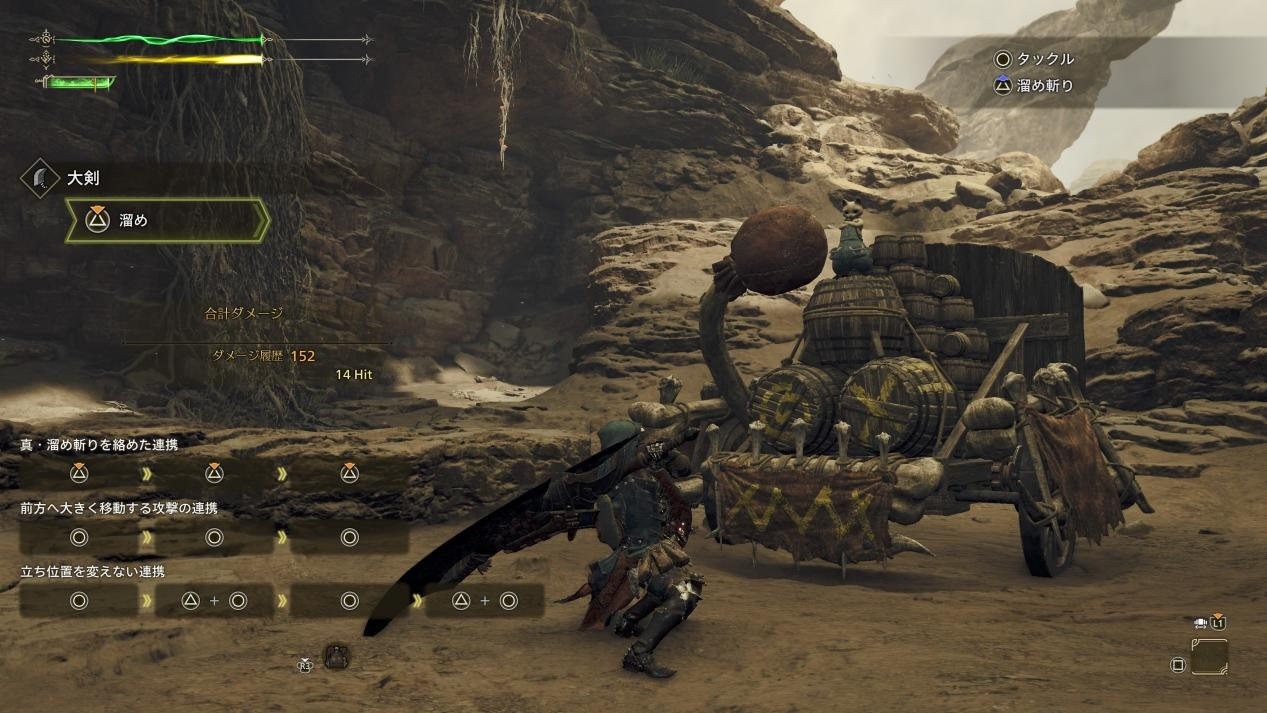Screen dimensions: 1267x713
Task: Select the 大剣 weapon header
Action: click(x=82, y=179)
